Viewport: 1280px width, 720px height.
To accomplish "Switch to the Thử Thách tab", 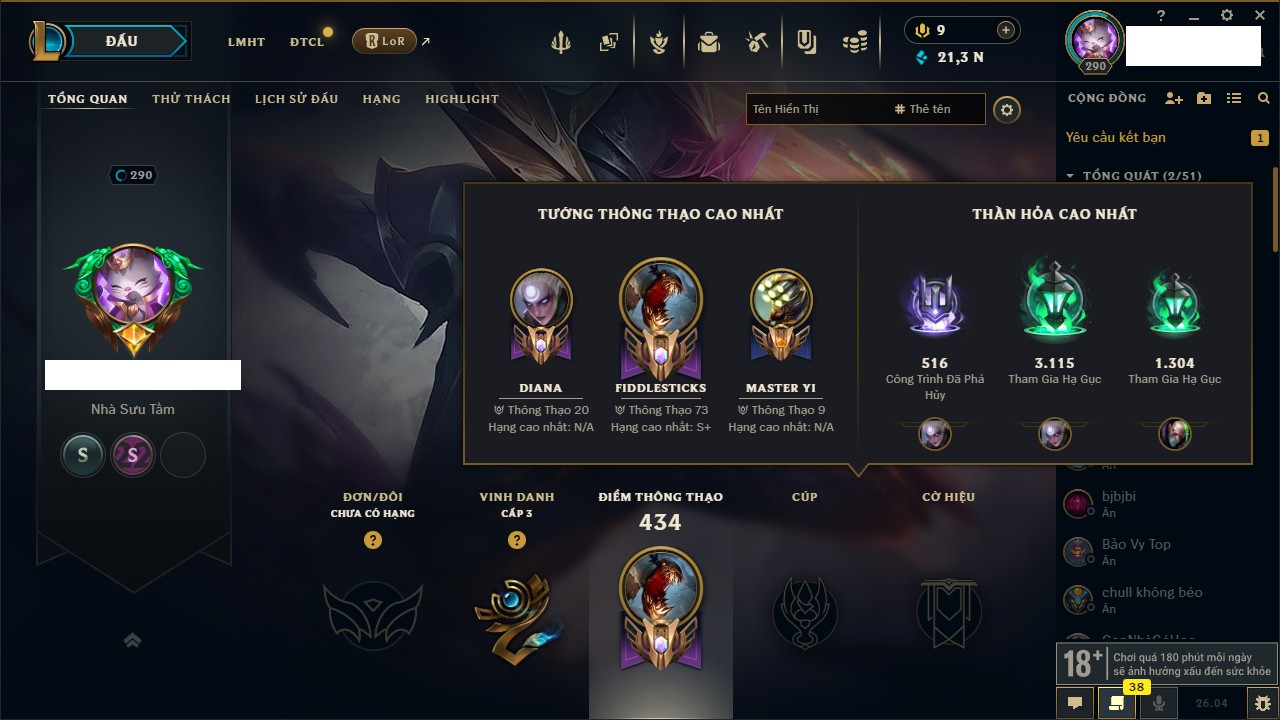I will point(191,99).
